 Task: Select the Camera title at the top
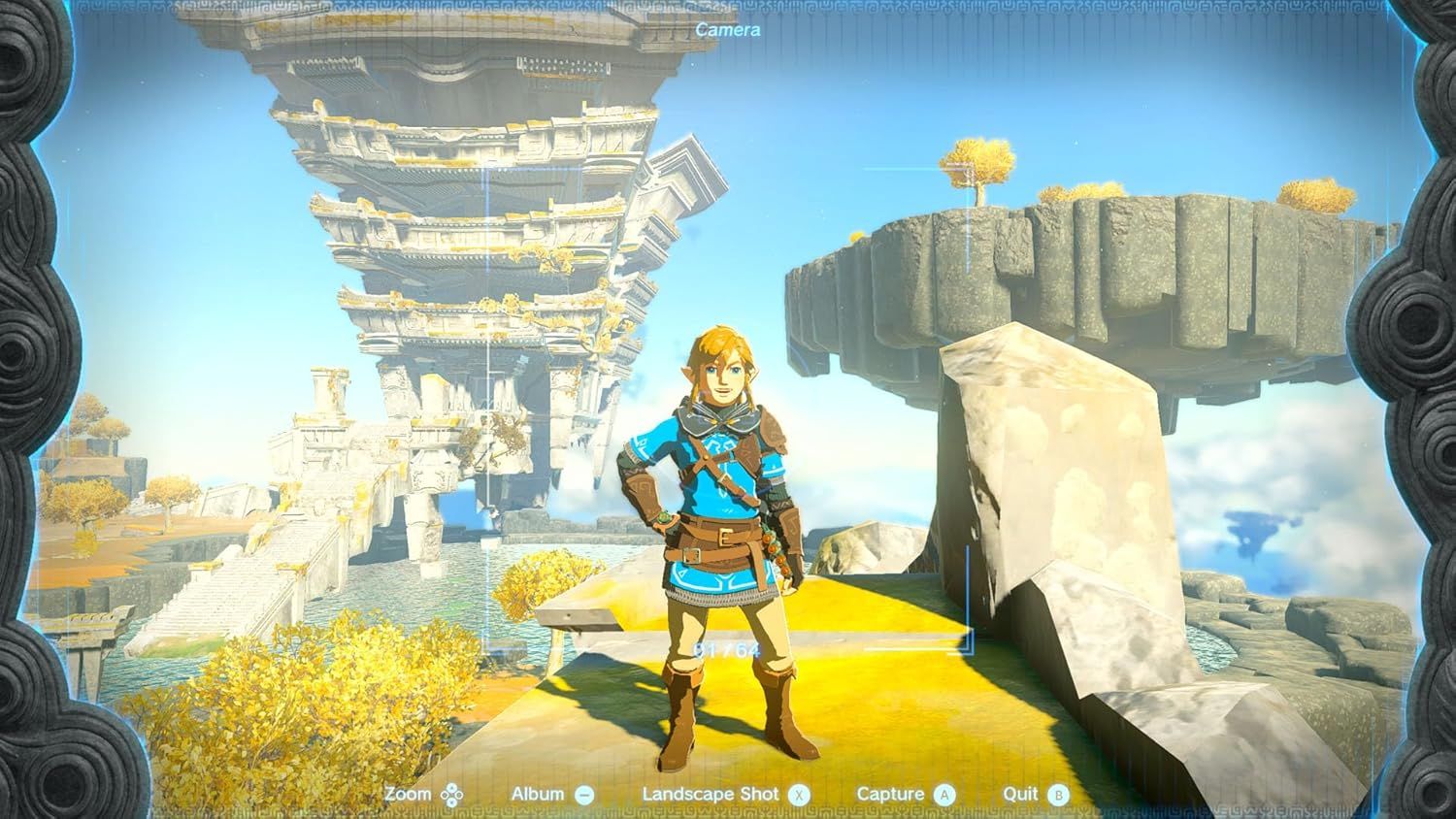click(728, 30)
